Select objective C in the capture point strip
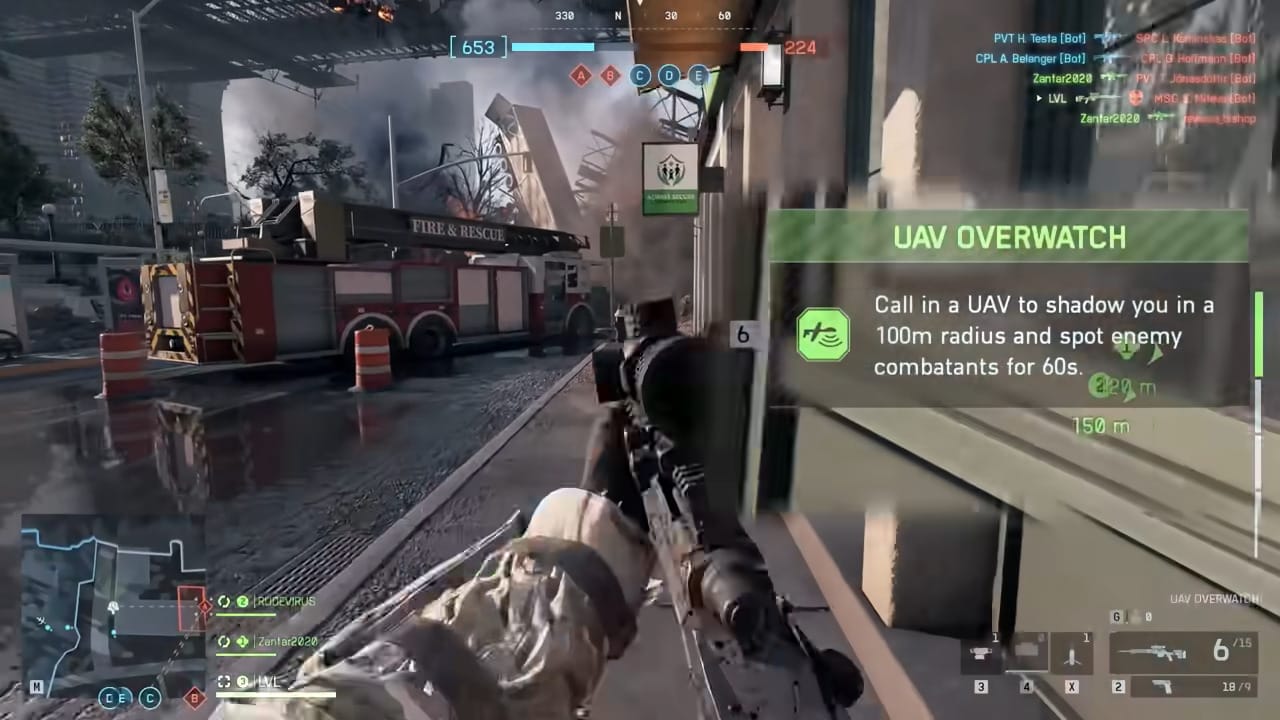Image resolution: width=1280 pixels, height=720 pixels. coord(640,75)
